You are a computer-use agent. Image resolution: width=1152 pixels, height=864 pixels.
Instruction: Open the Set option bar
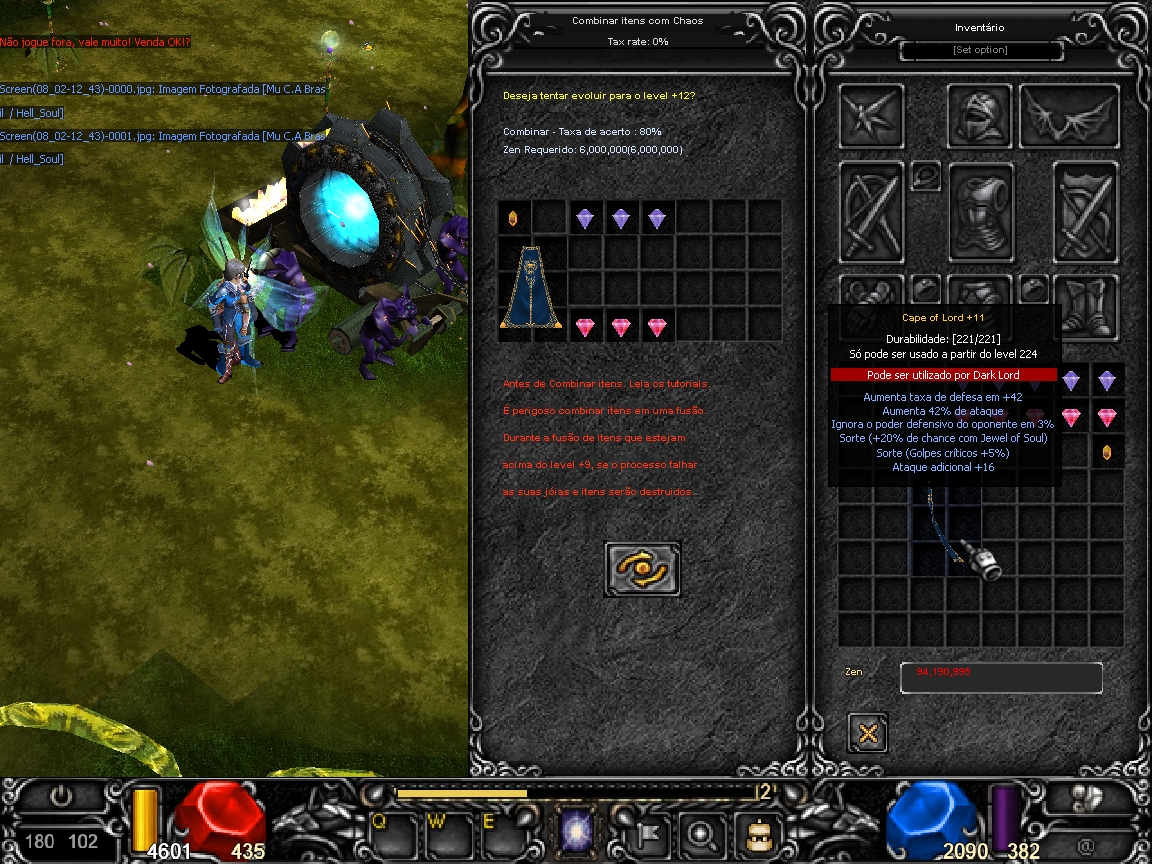tap(980, 50)
